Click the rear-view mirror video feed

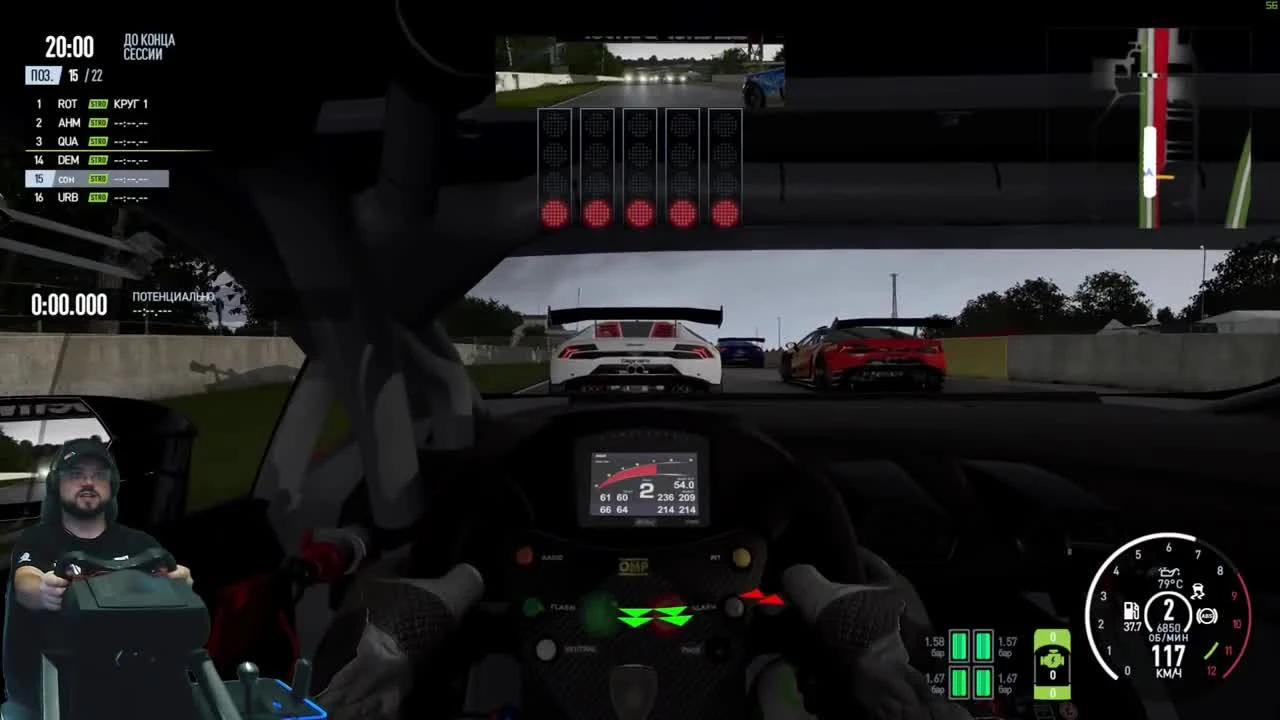(640, 72)
